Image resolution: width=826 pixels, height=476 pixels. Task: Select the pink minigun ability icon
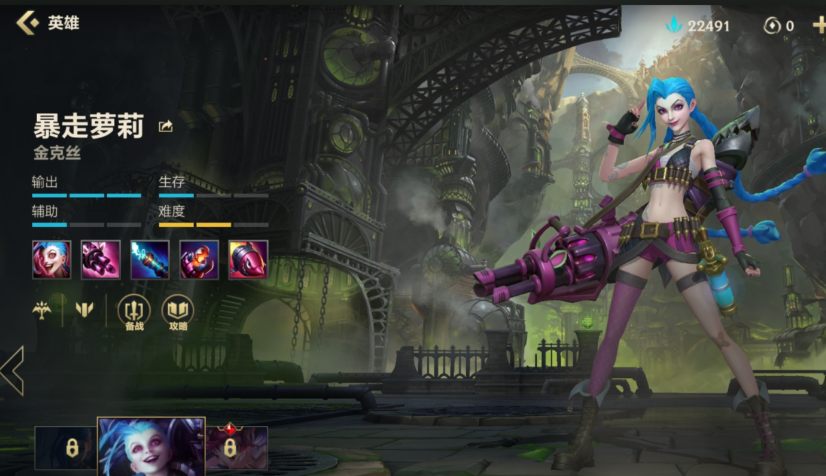[x=100, y=260]
